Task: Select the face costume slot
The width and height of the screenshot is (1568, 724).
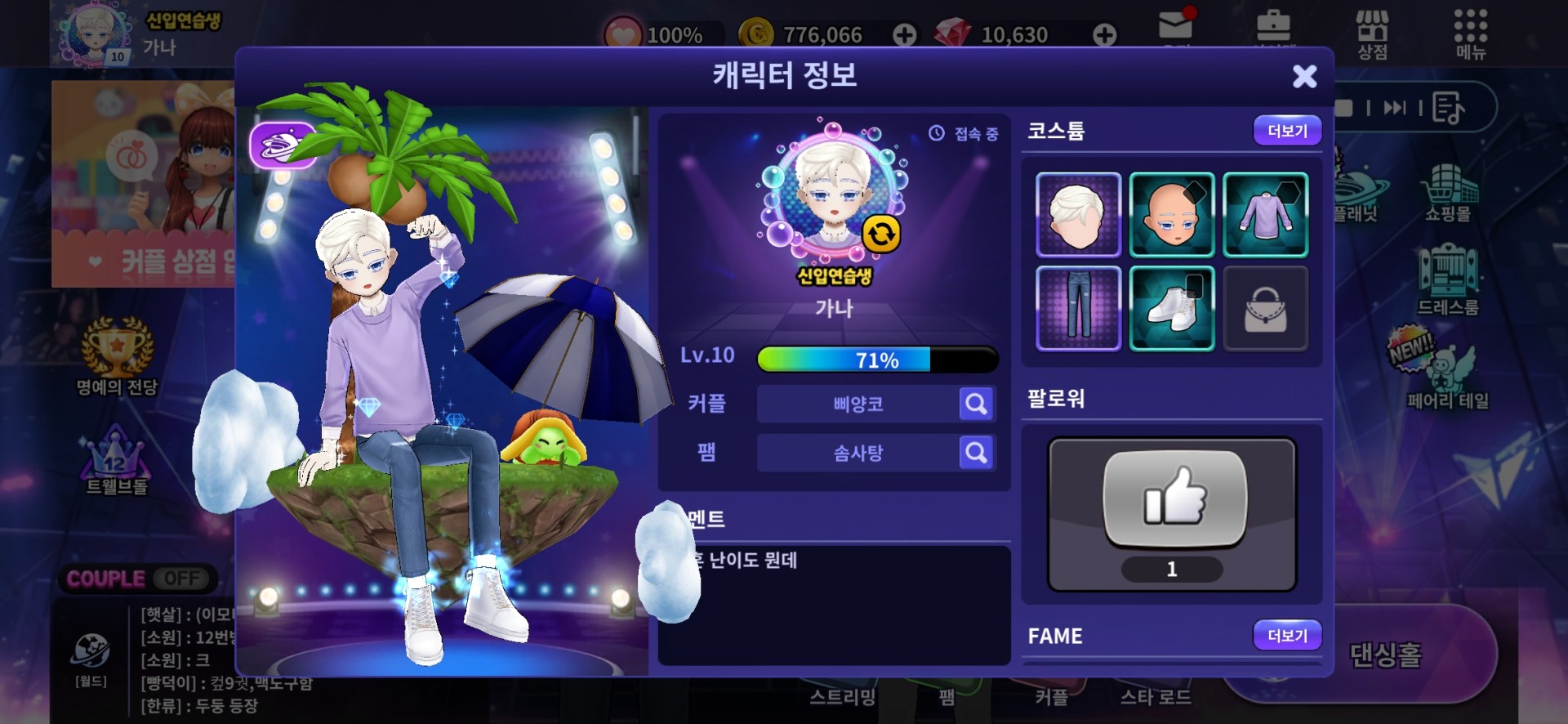Action: point(1172,215)
